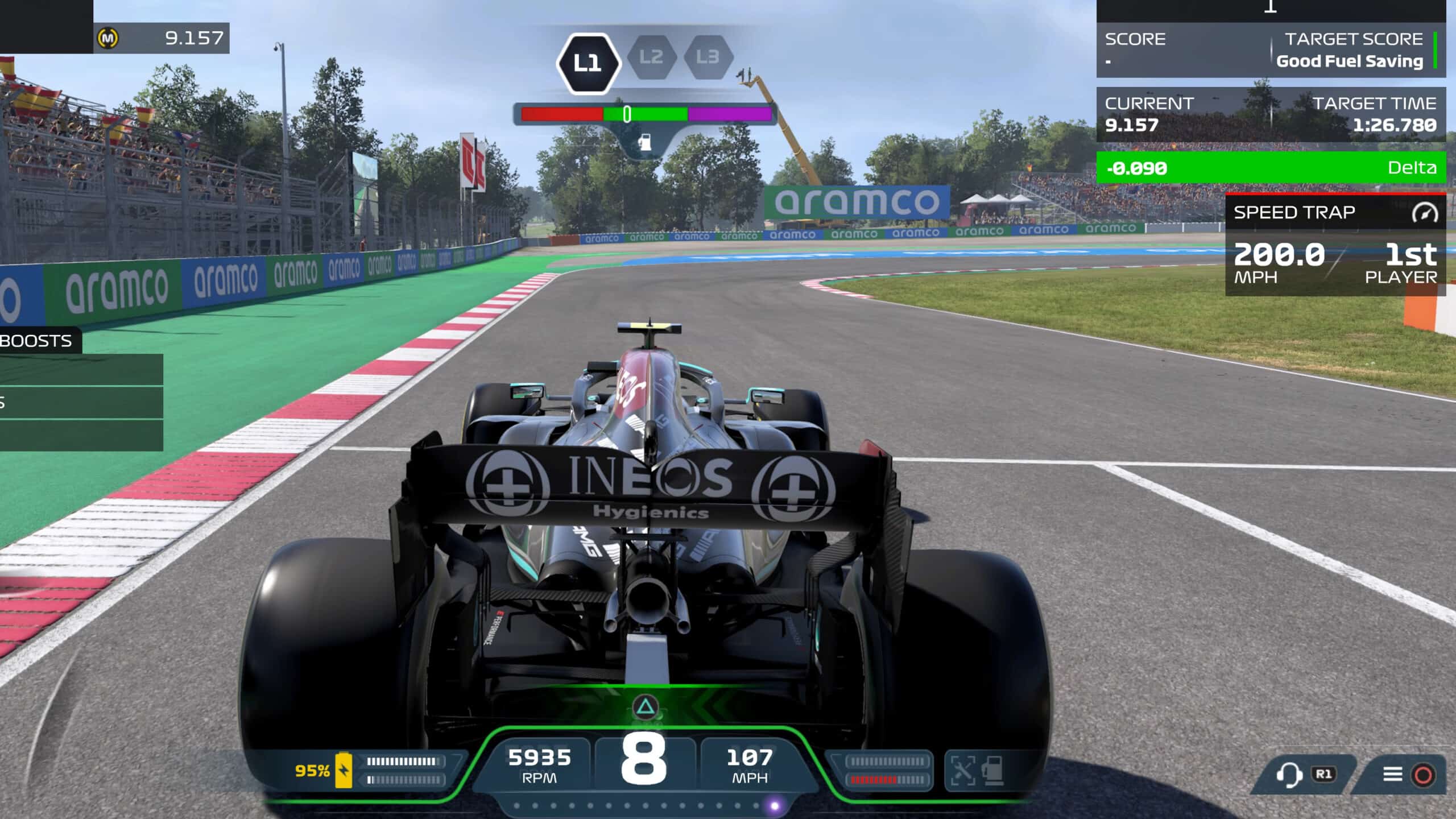Click the 1st Player speed trap entry
Screen dimensions: 1456x819
click(1402, 264)
